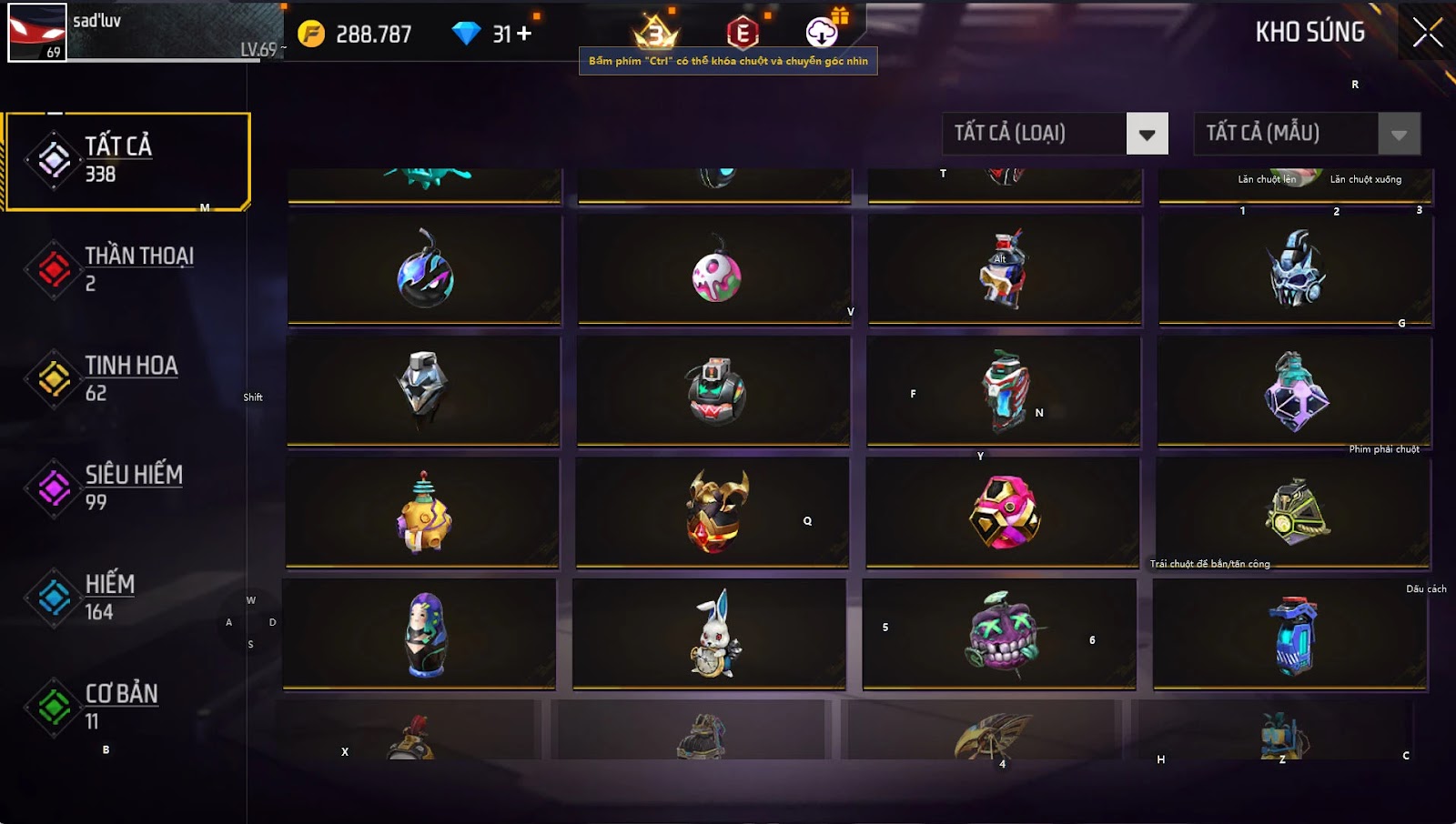Show the SIÊU HIẾM rarity items

pos(127,487)
